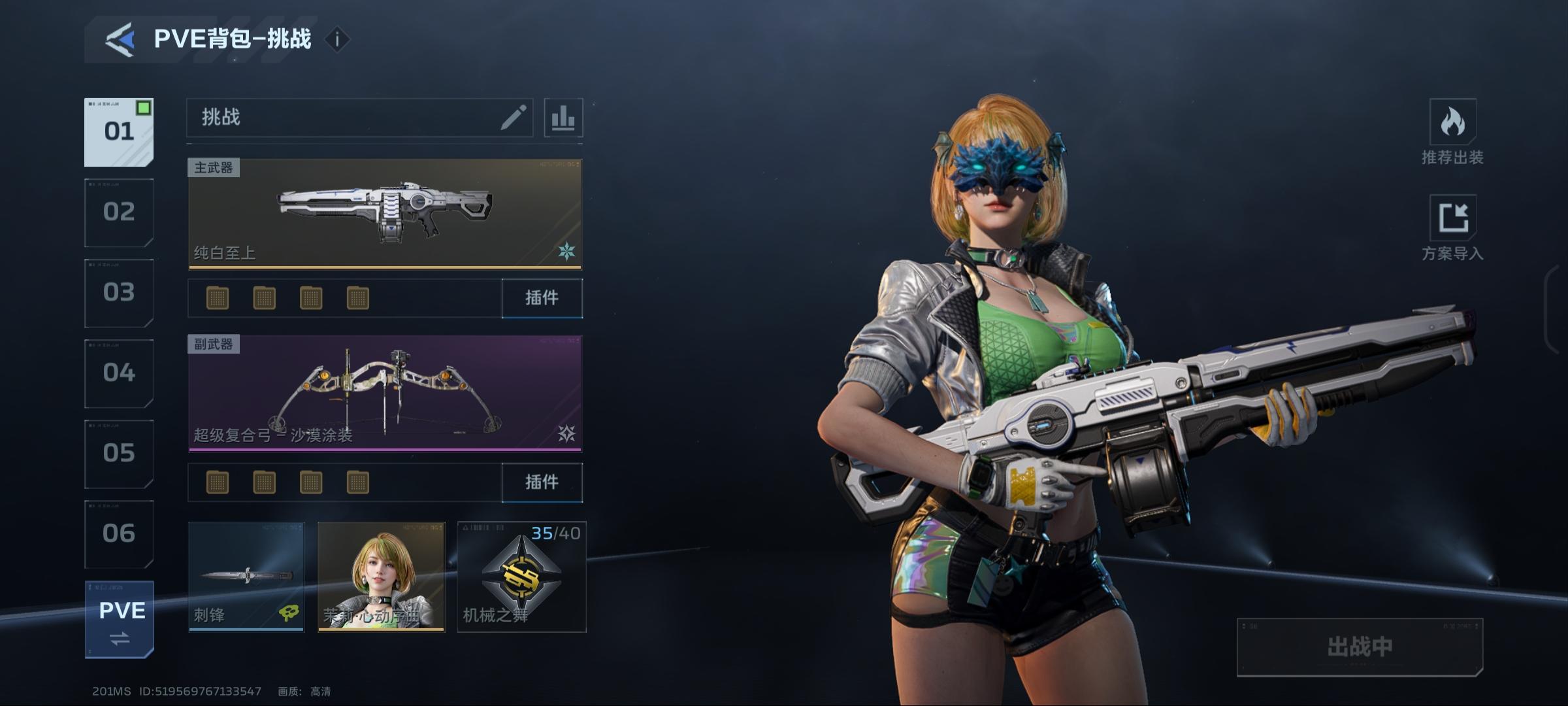Screen dimensions: 1568x706
Task: Open the 茉莉 character skin slot
Action: (x=381, y=577)
